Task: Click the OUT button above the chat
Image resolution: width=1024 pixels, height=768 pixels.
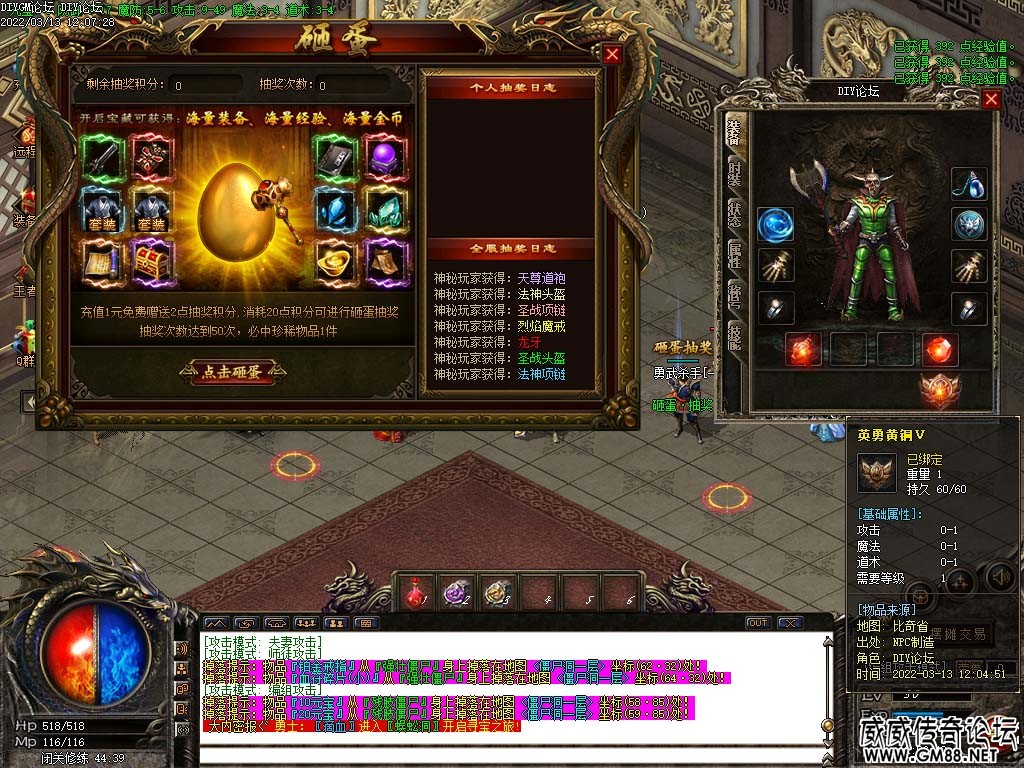Action: coord(757,623)
